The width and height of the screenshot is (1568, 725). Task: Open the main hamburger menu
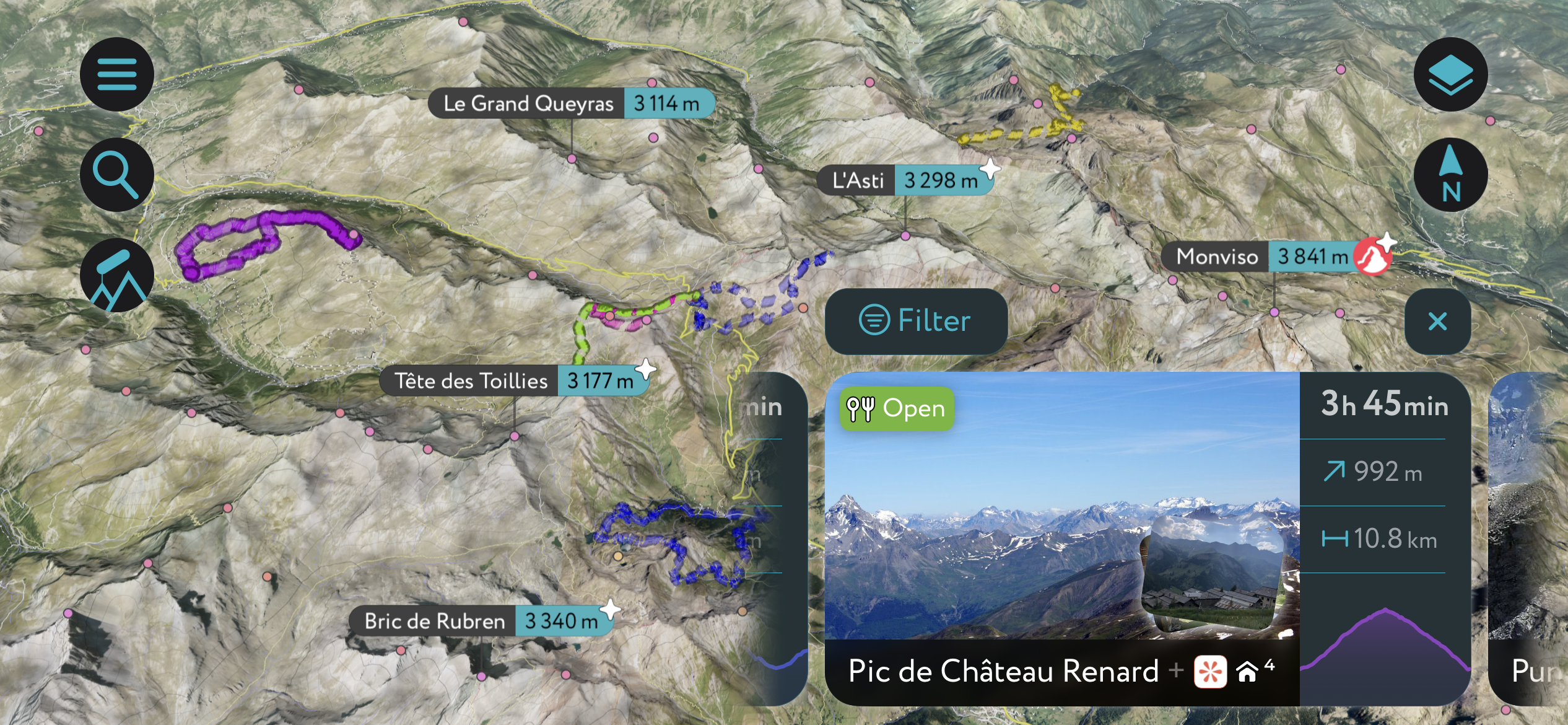116,74
